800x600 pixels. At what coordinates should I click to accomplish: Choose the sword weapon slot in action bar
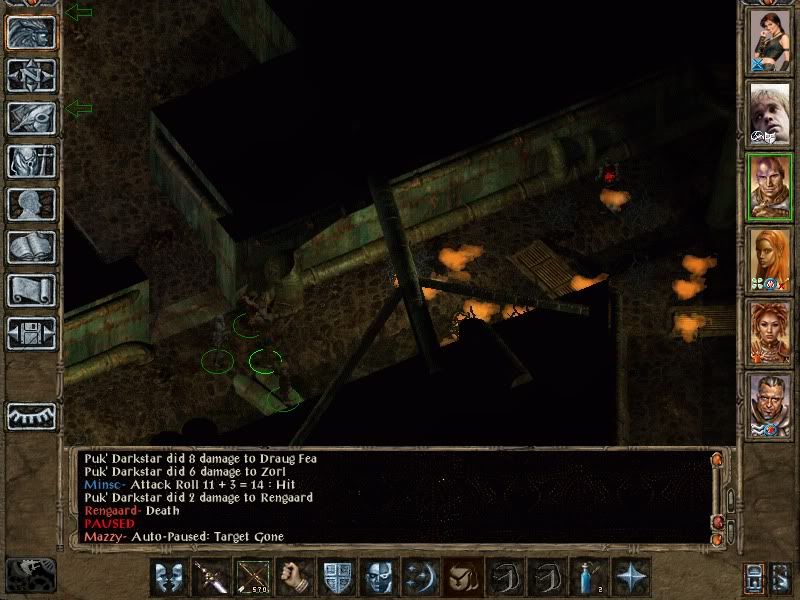(x=210, y=578)
